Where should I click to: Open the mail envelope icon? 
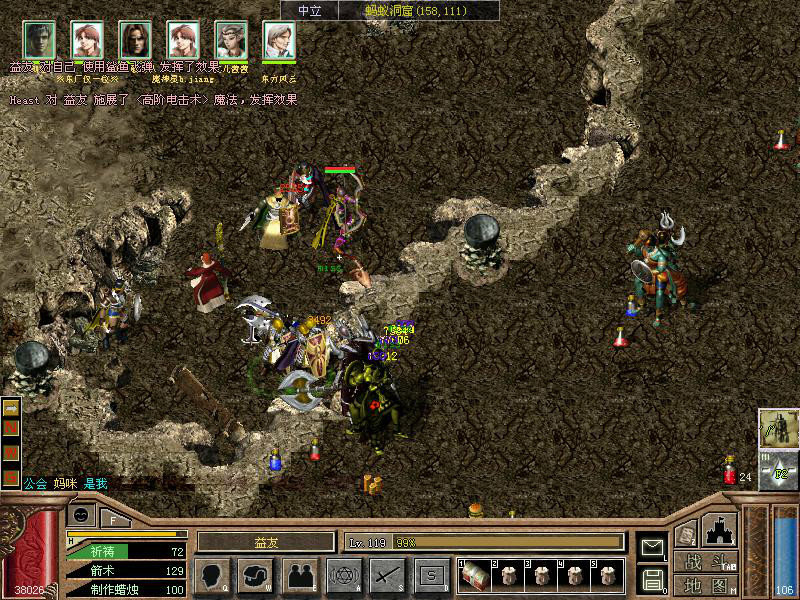coord(652,547)
